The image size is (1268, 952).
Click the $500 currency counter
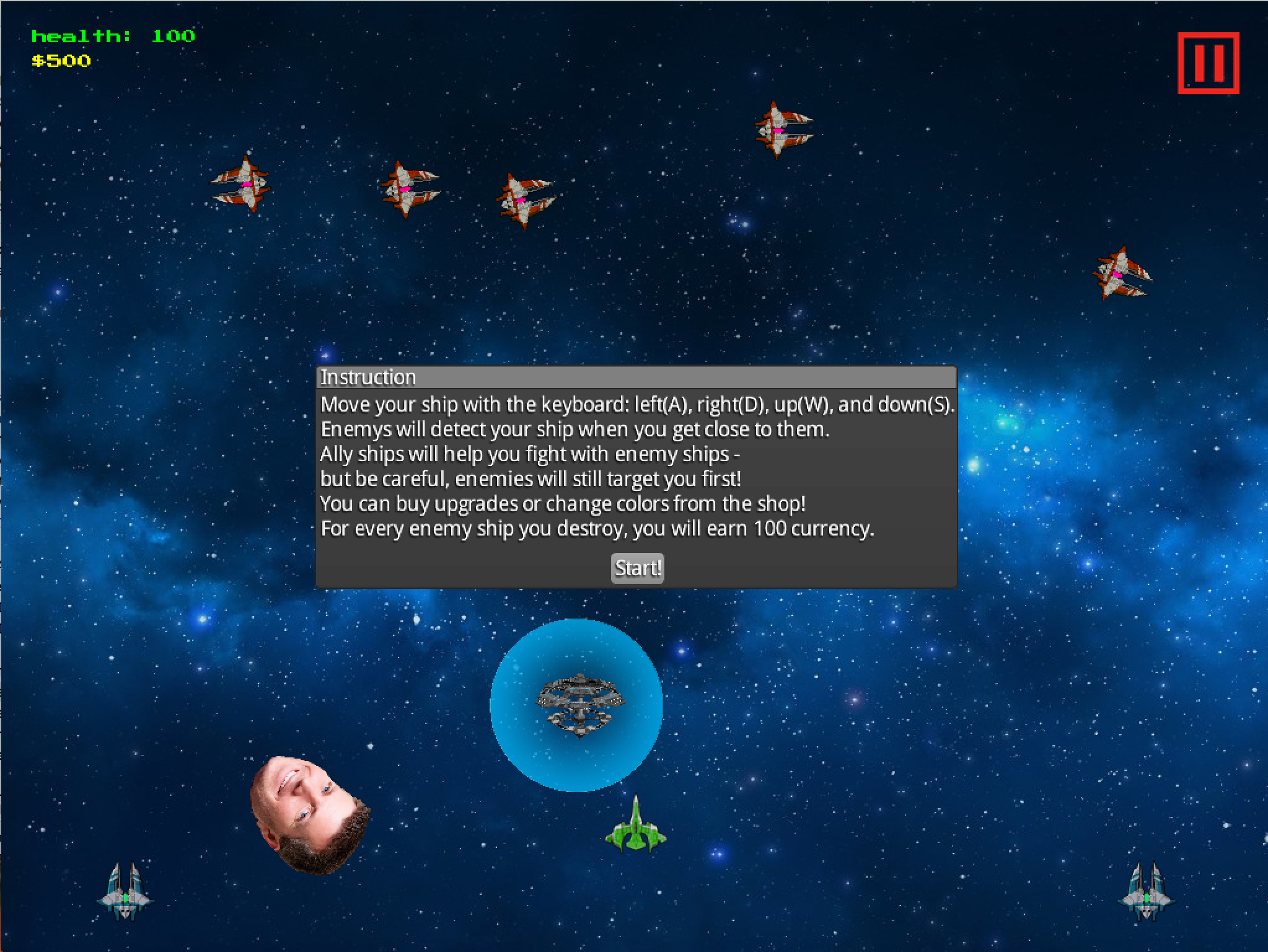(61, 60)
